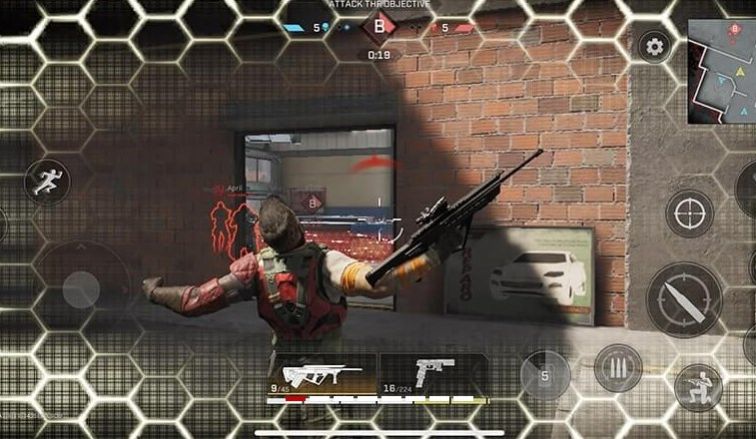Activate the sprint running-man button
Screen dimensions: 756x439
point(47,181)
